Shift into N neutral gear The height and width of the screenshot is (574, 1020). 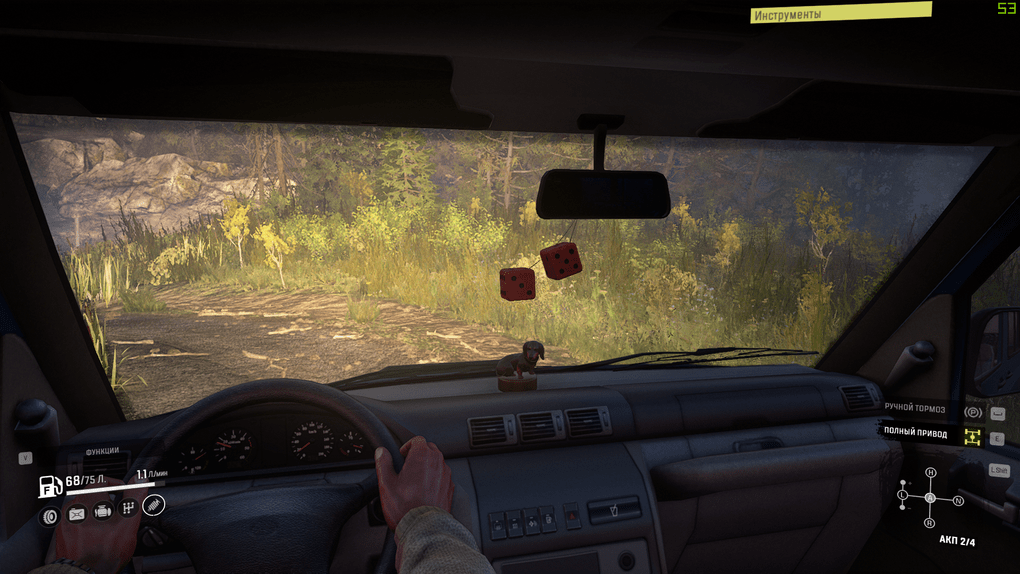pyautogui.click(x=957, y=500)
